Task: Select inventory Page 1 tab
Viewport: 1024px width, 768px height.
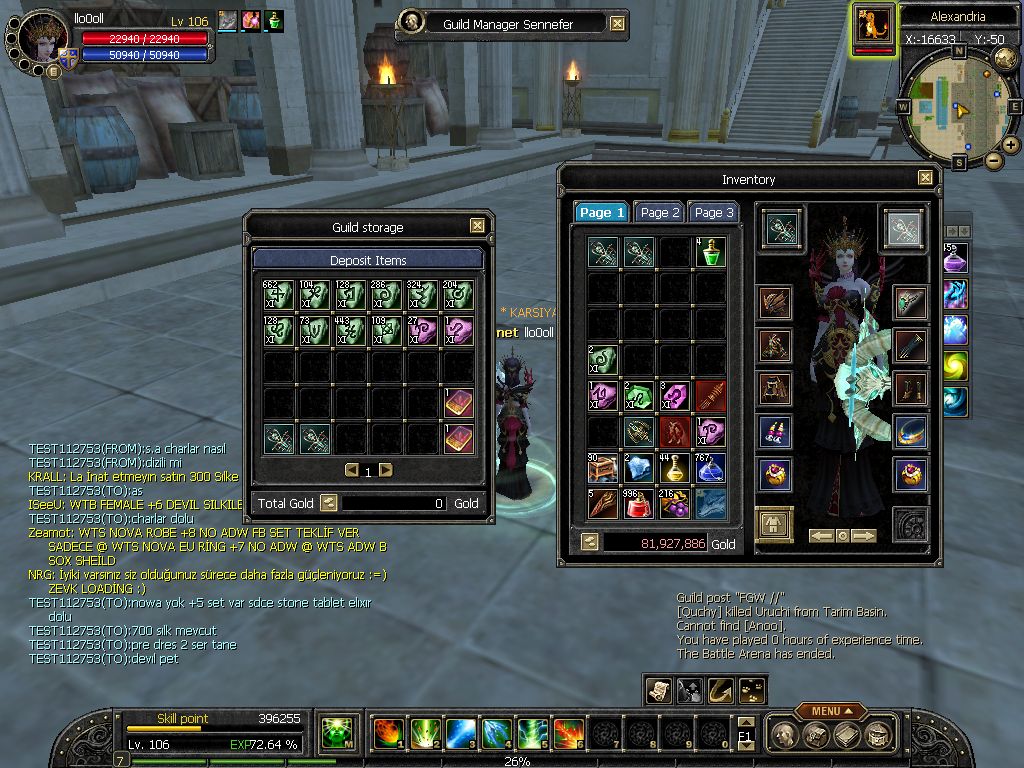Action: (602, 212)
